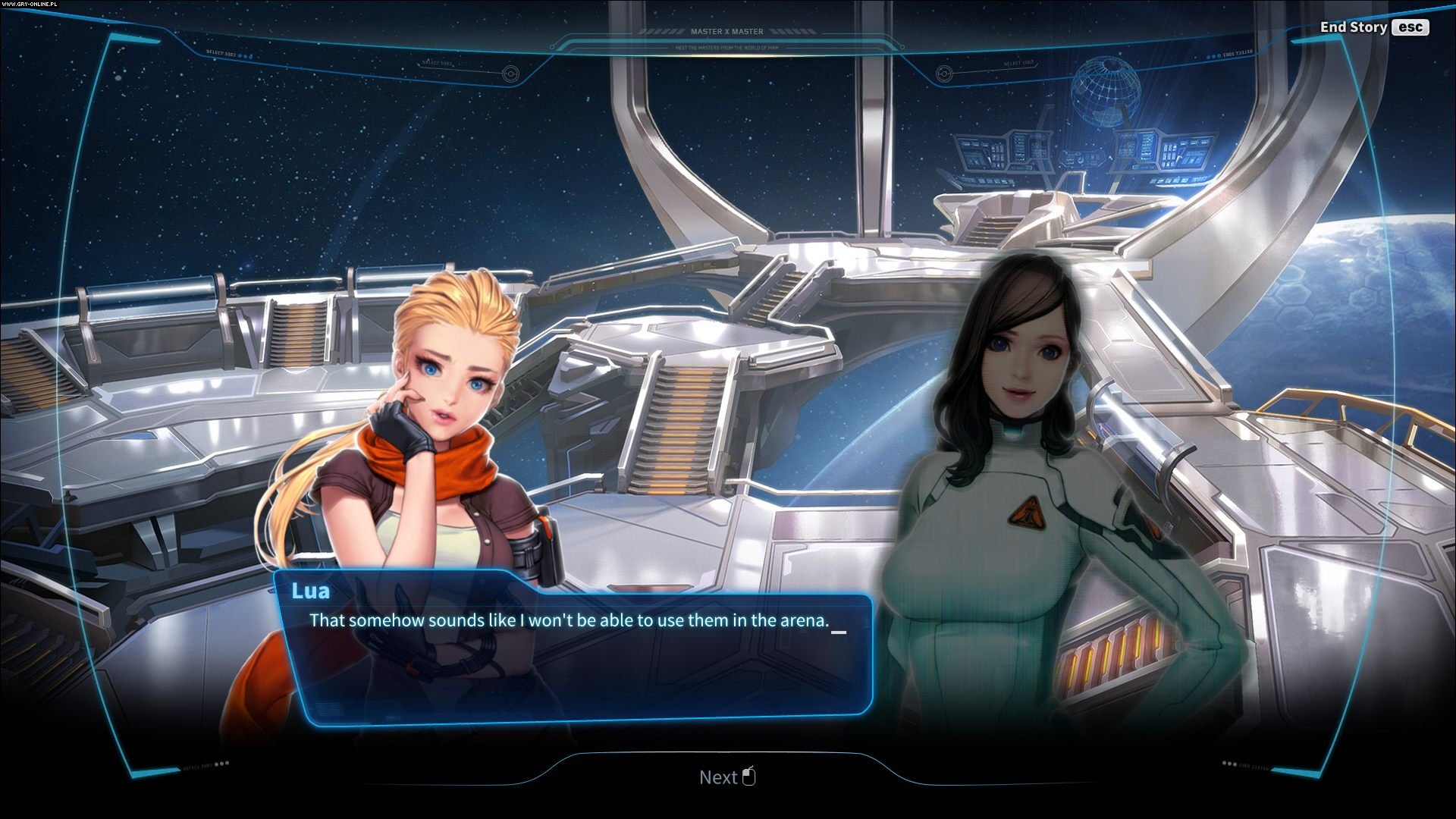Skip the cutscene via End Story
Screen dimensions: 1456x819
[x=1373, y=27]
